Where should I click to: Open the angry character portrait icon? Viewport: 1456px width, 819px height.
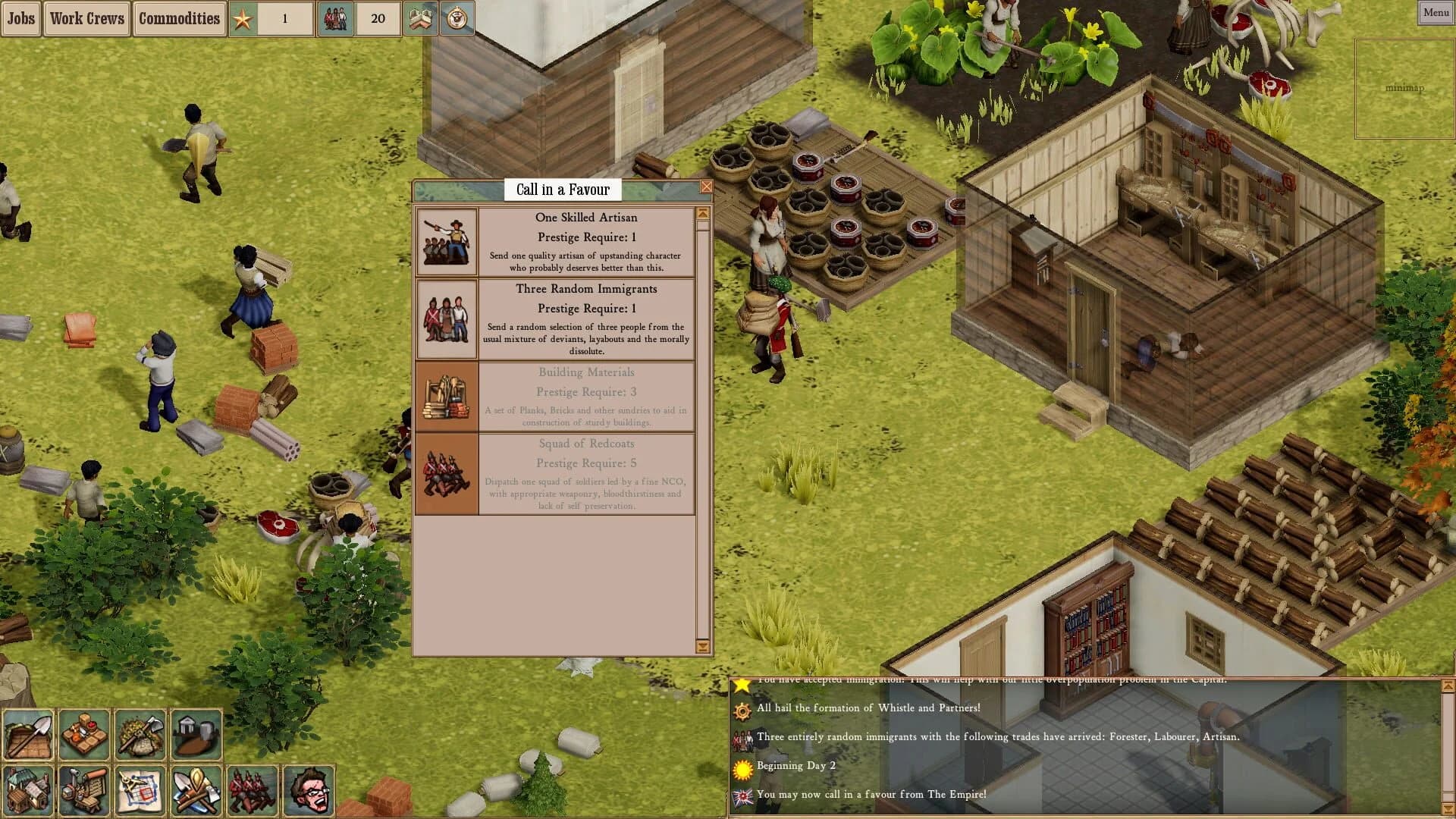coord(307,790)
